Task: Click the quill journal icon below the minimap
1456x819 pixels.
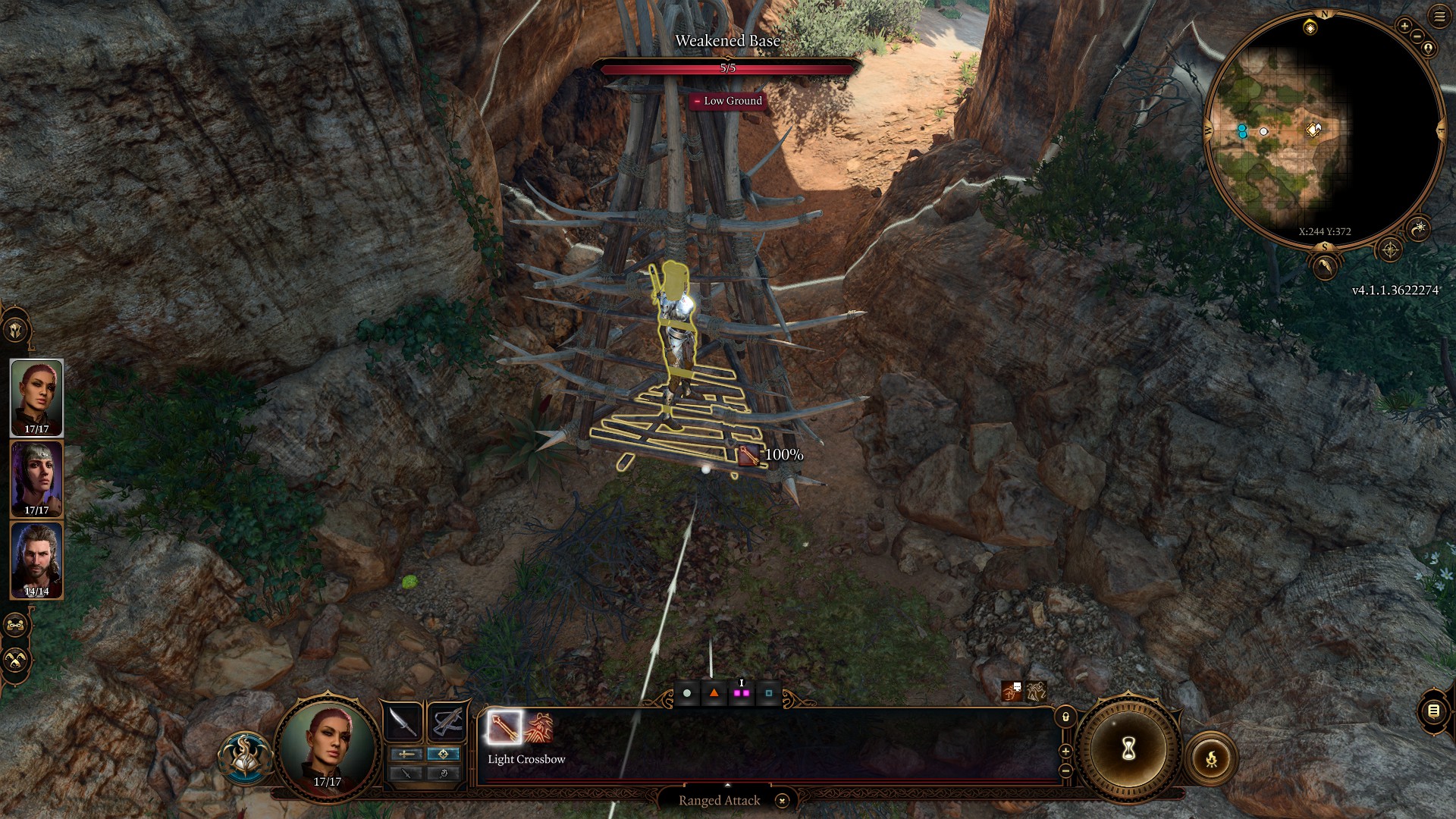Action: coord(1326,267)
